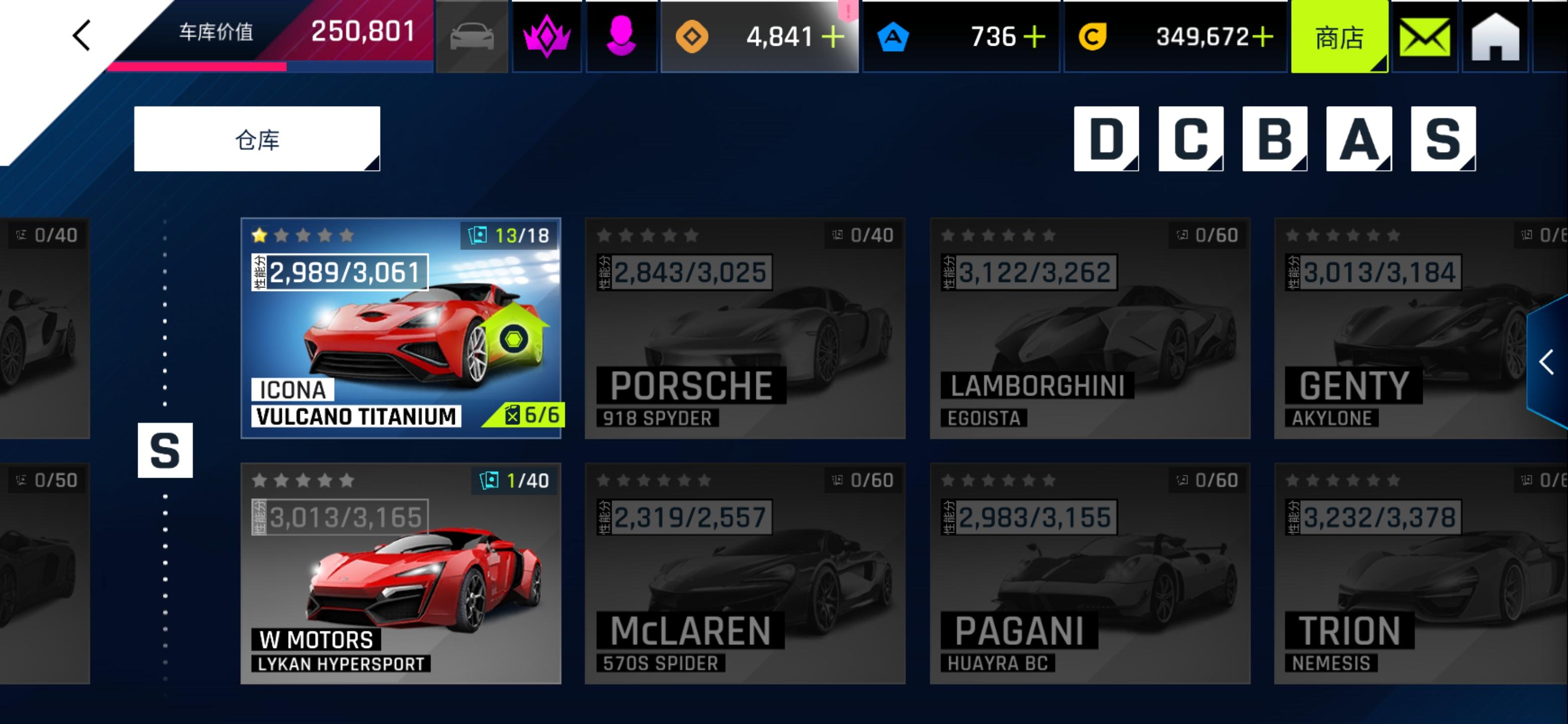Open the 商店 shop button
This screenshot has width=1568, height=724.
pyautogui.click(x=1338, y=37)
